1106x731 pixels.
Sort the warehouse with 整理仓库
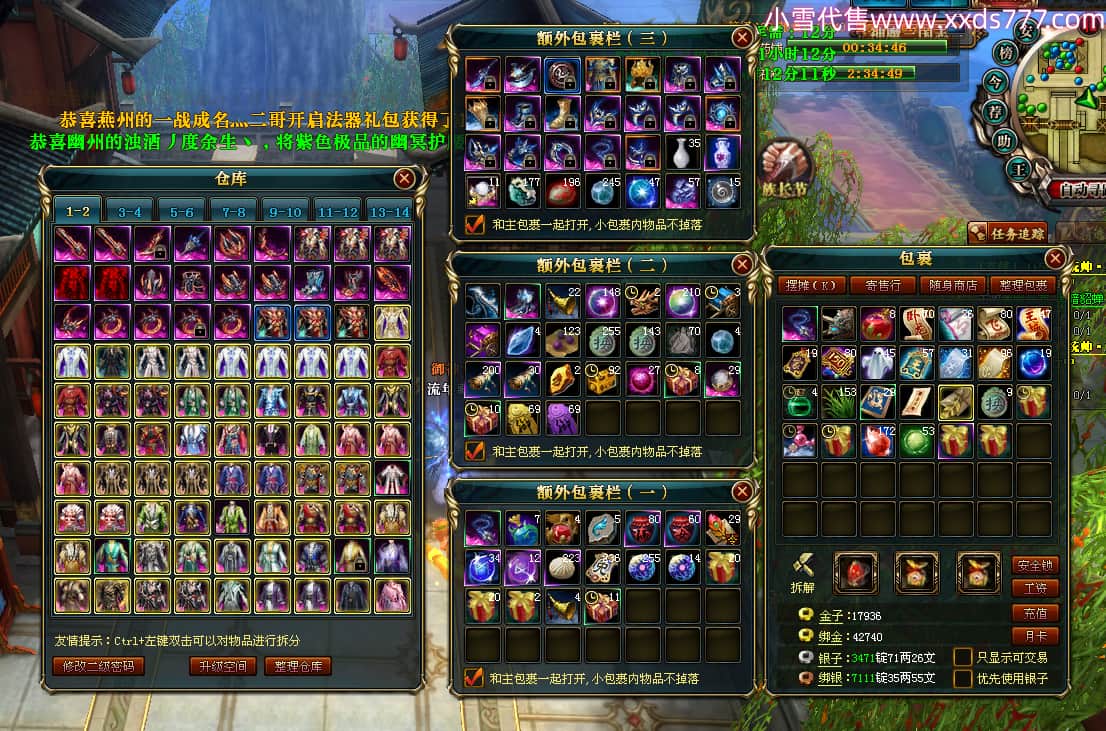click(x=298, y=666)
